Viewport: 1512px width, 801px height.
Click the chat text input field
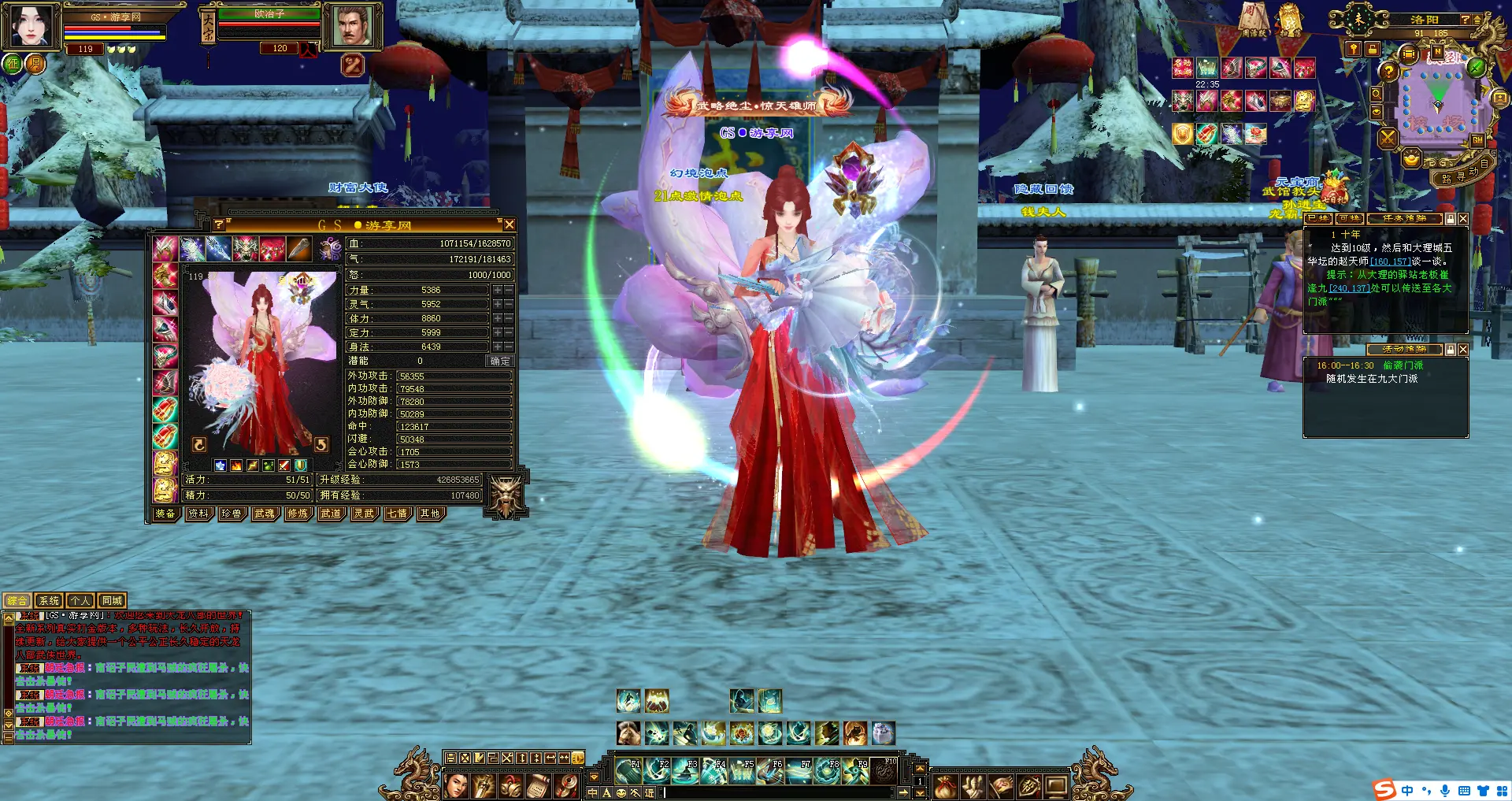pyautogui.click(x=780, y=792)
